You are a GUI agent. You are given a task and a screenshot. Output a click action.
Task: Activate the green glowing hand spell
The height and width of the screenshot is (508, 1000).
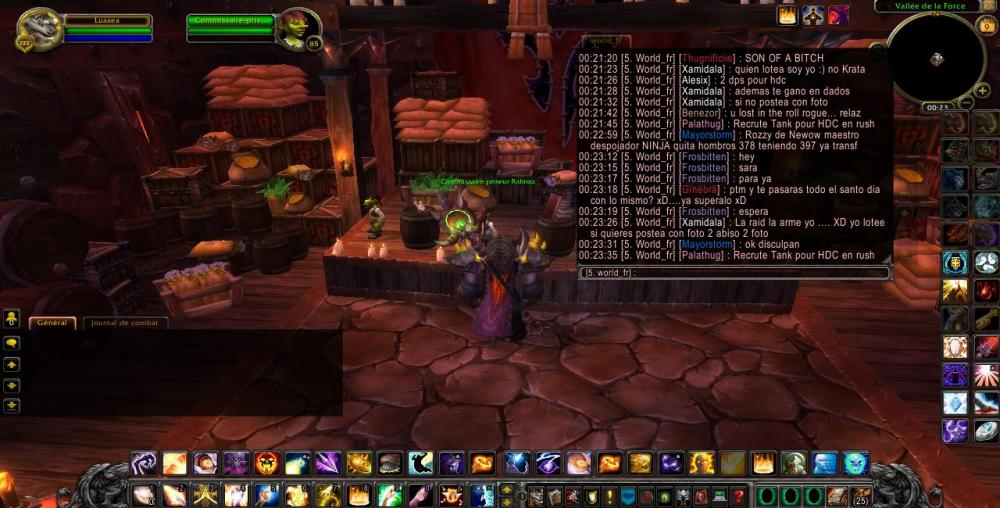(390, 495)
